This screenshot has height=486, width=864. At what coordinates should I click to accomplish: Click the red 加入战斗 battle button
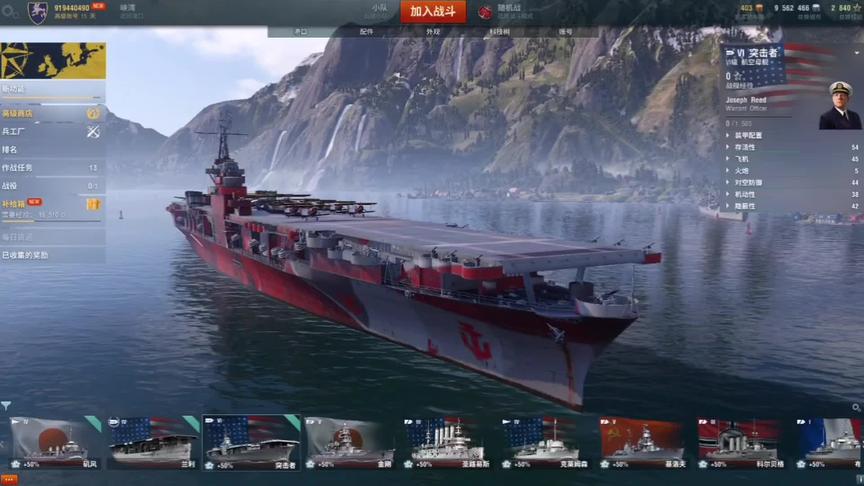(433, 11)
